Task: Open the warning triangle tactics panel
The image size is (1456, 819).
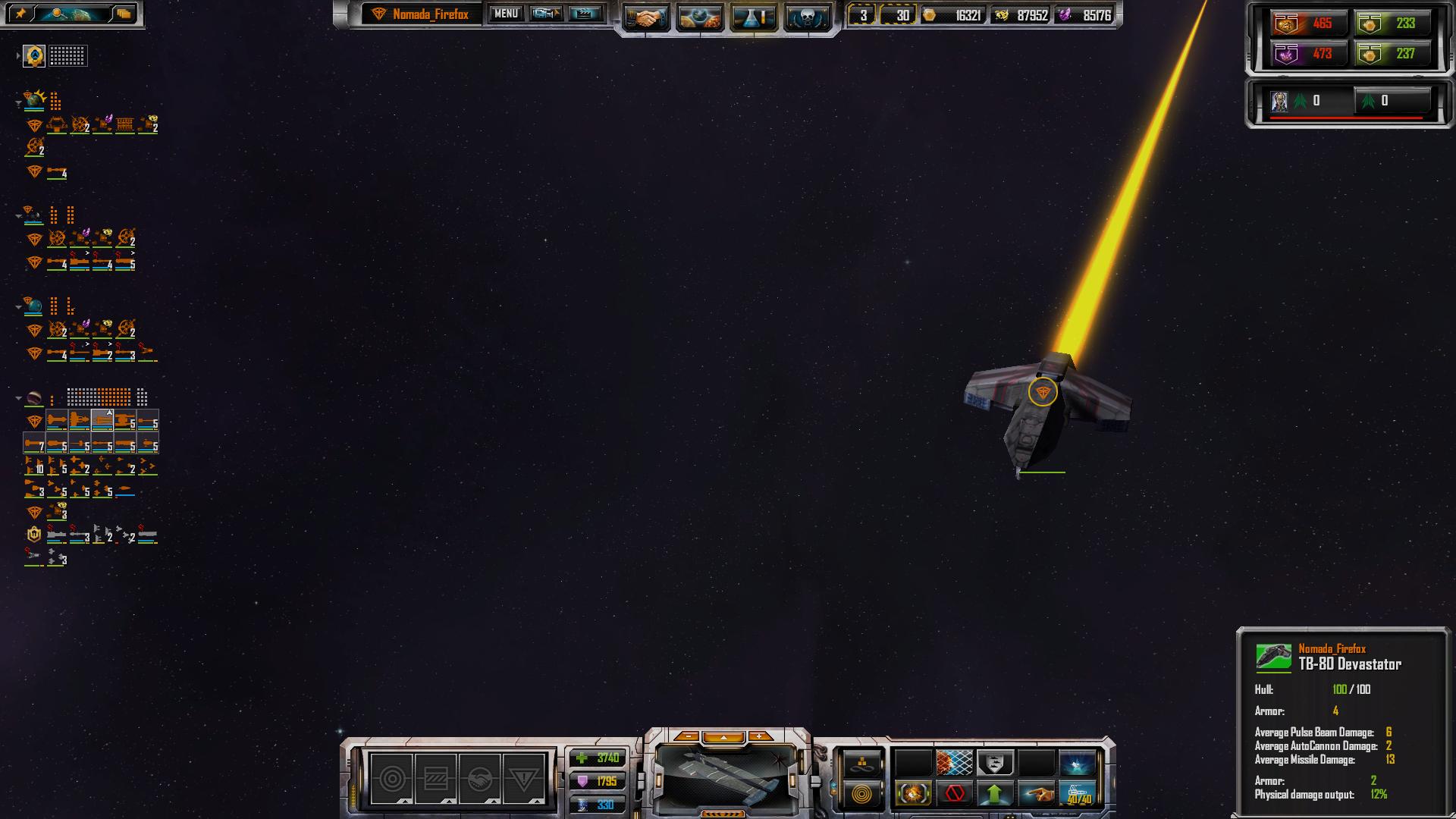Action: (x=523, y=779)
